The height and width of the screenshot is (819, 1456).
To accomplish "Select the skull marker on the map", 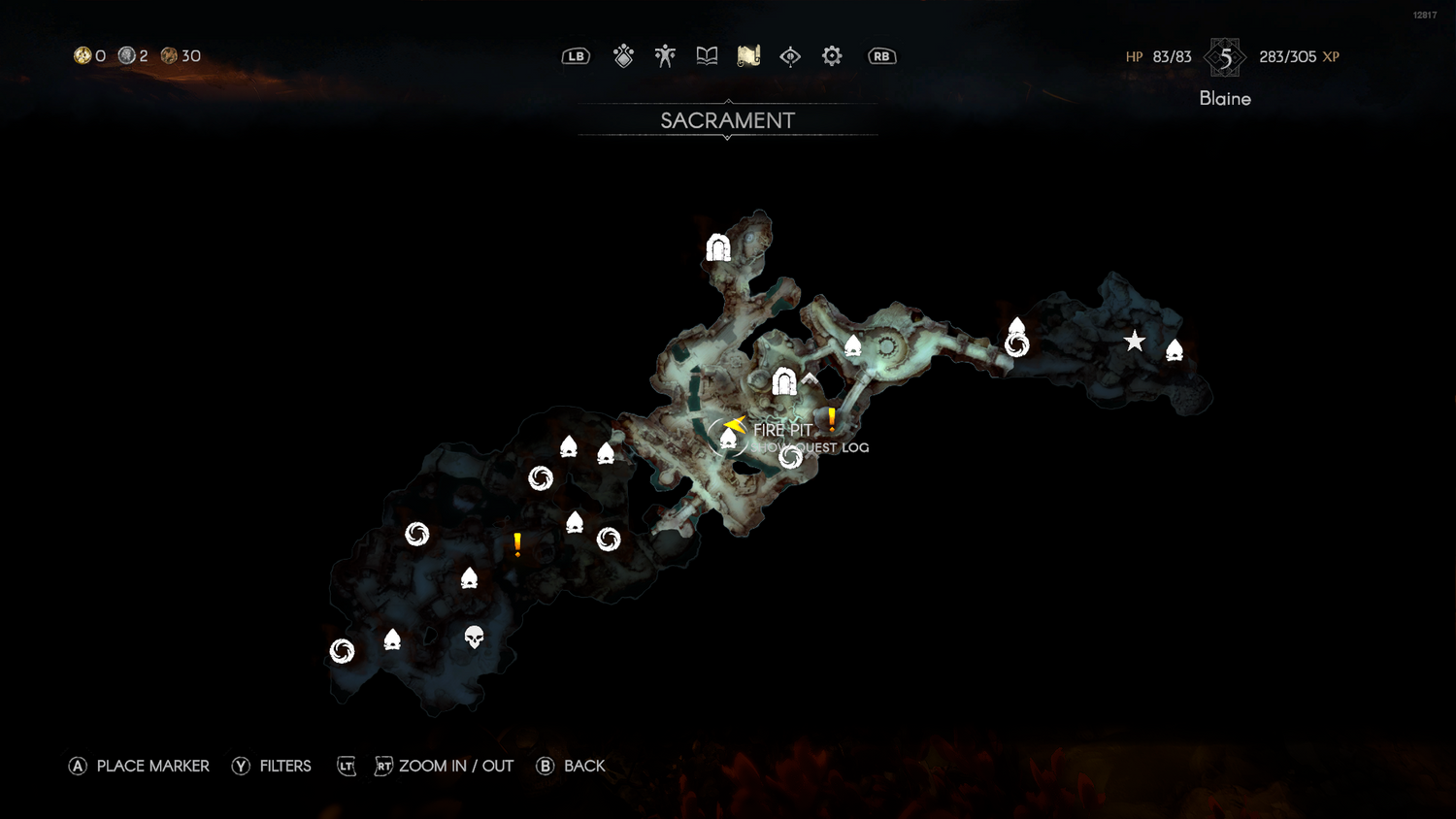I will (474, 637).
